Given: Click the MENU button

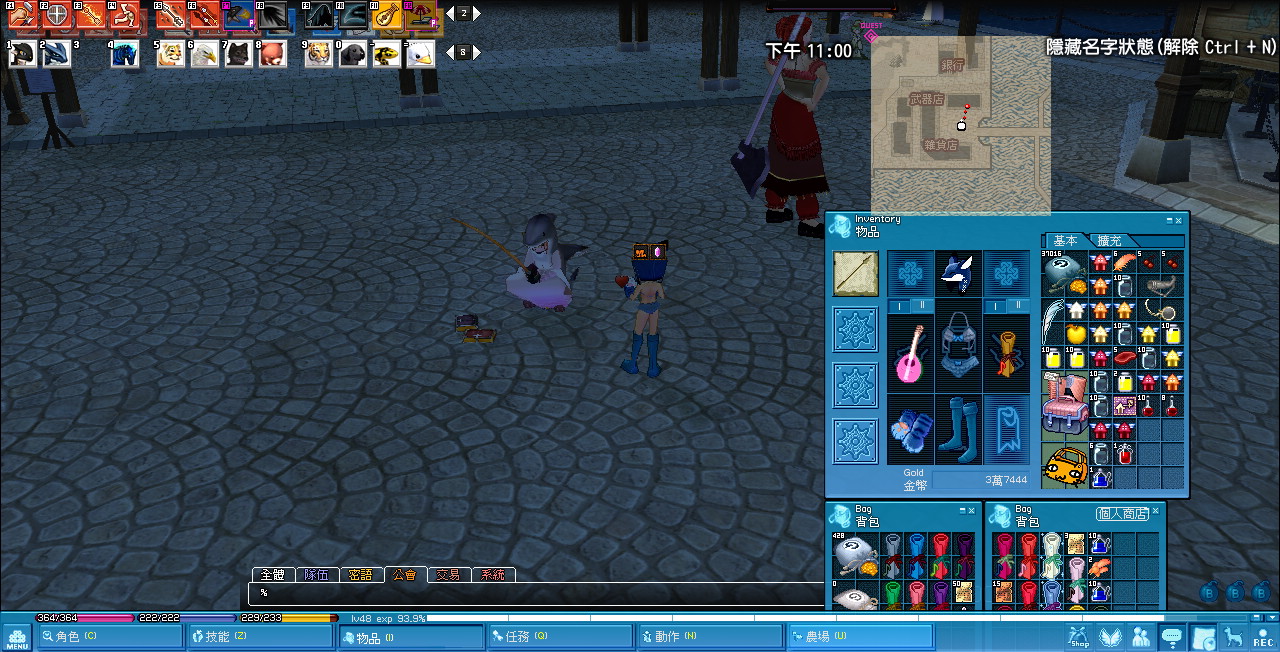Looking at the screenshot, I should pyautogui.click(x=17, y=637).
